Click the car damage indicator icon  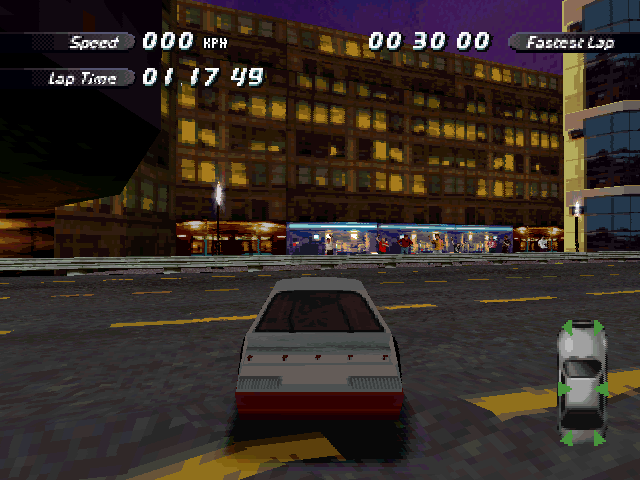tap(581, 381)
